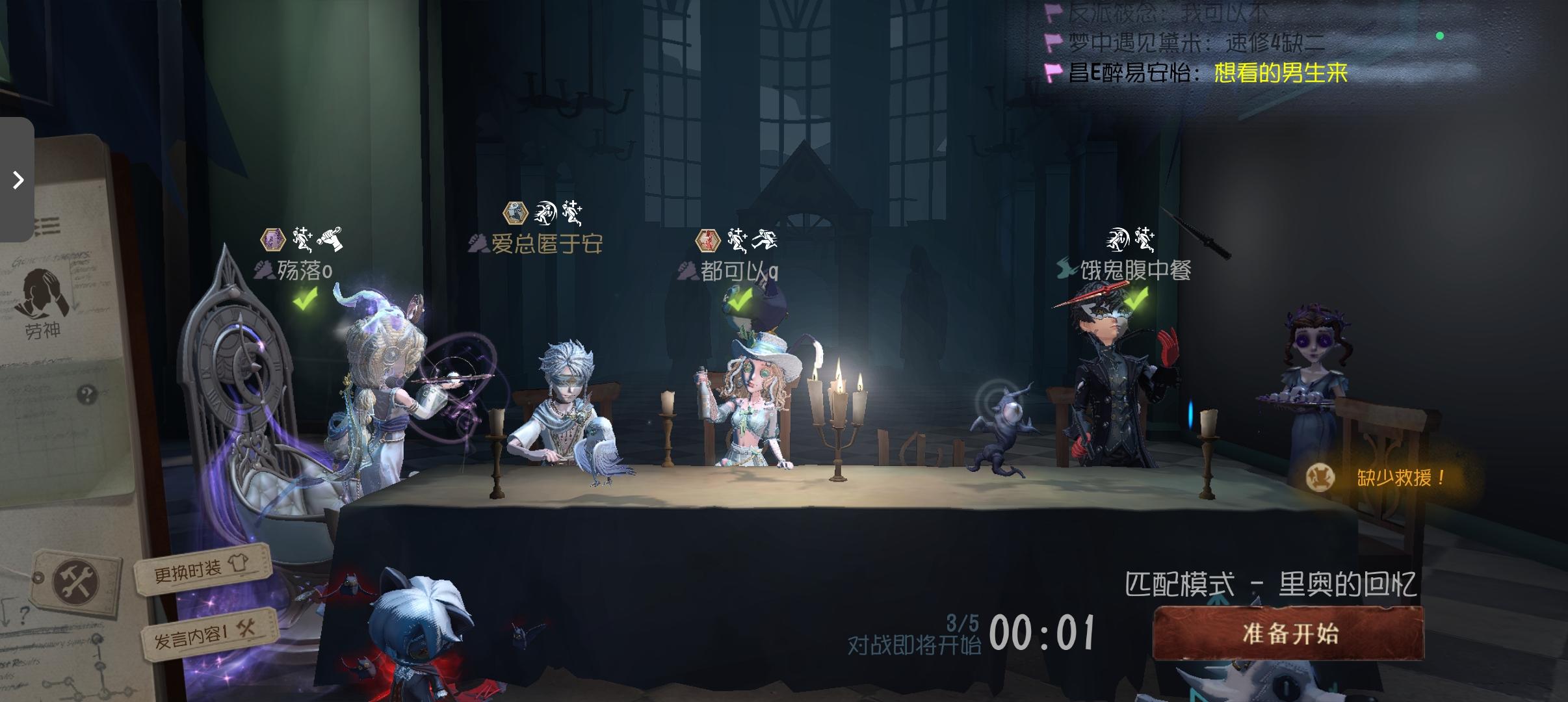Click the player nameplate 爱总匿于安
The image size is (1568, 702).
tap(549, 246)
